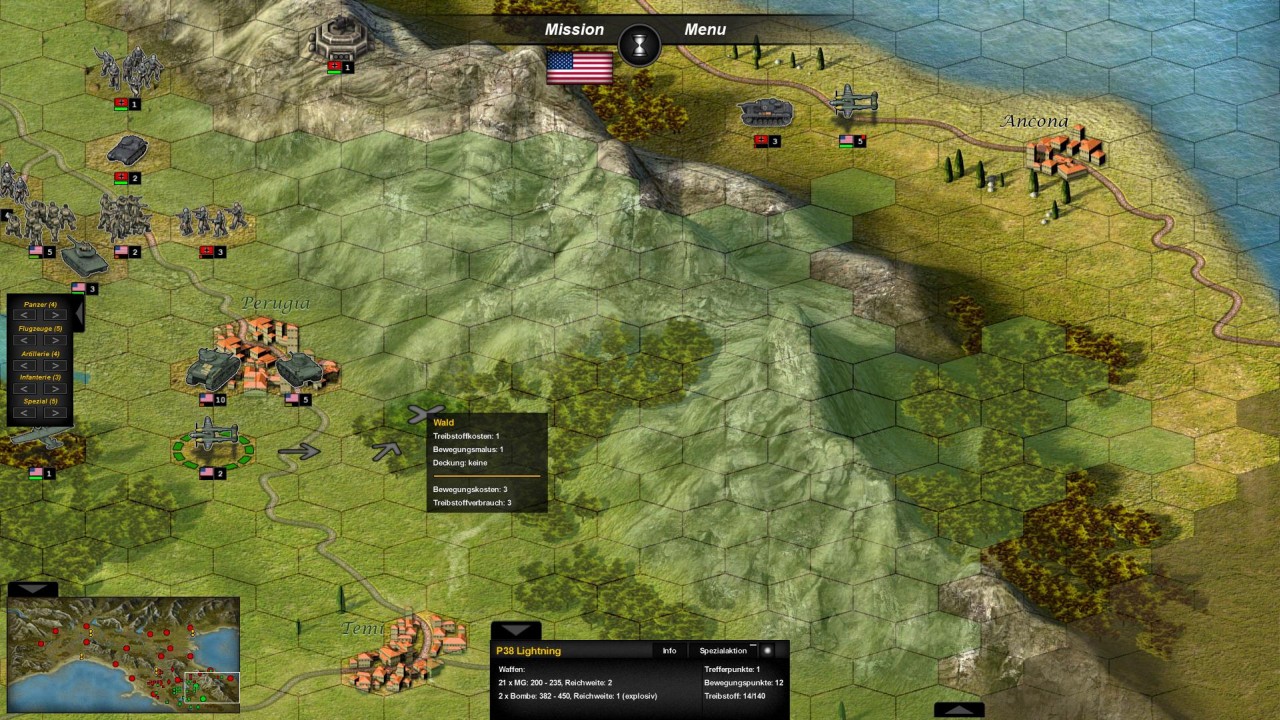Open the game Menu

tap(705, 30)
